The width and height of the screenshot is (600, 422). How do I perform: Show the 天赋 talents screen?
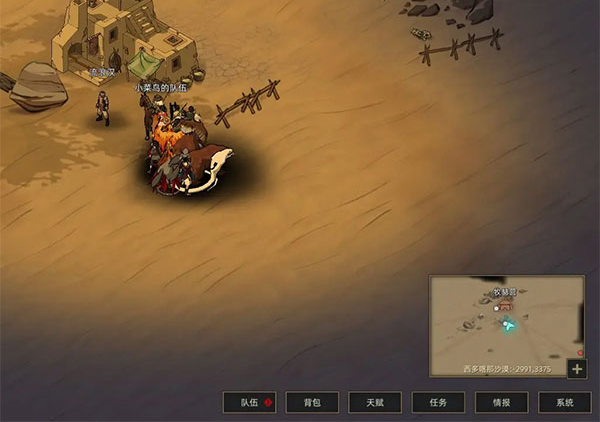tap(375, 402)
